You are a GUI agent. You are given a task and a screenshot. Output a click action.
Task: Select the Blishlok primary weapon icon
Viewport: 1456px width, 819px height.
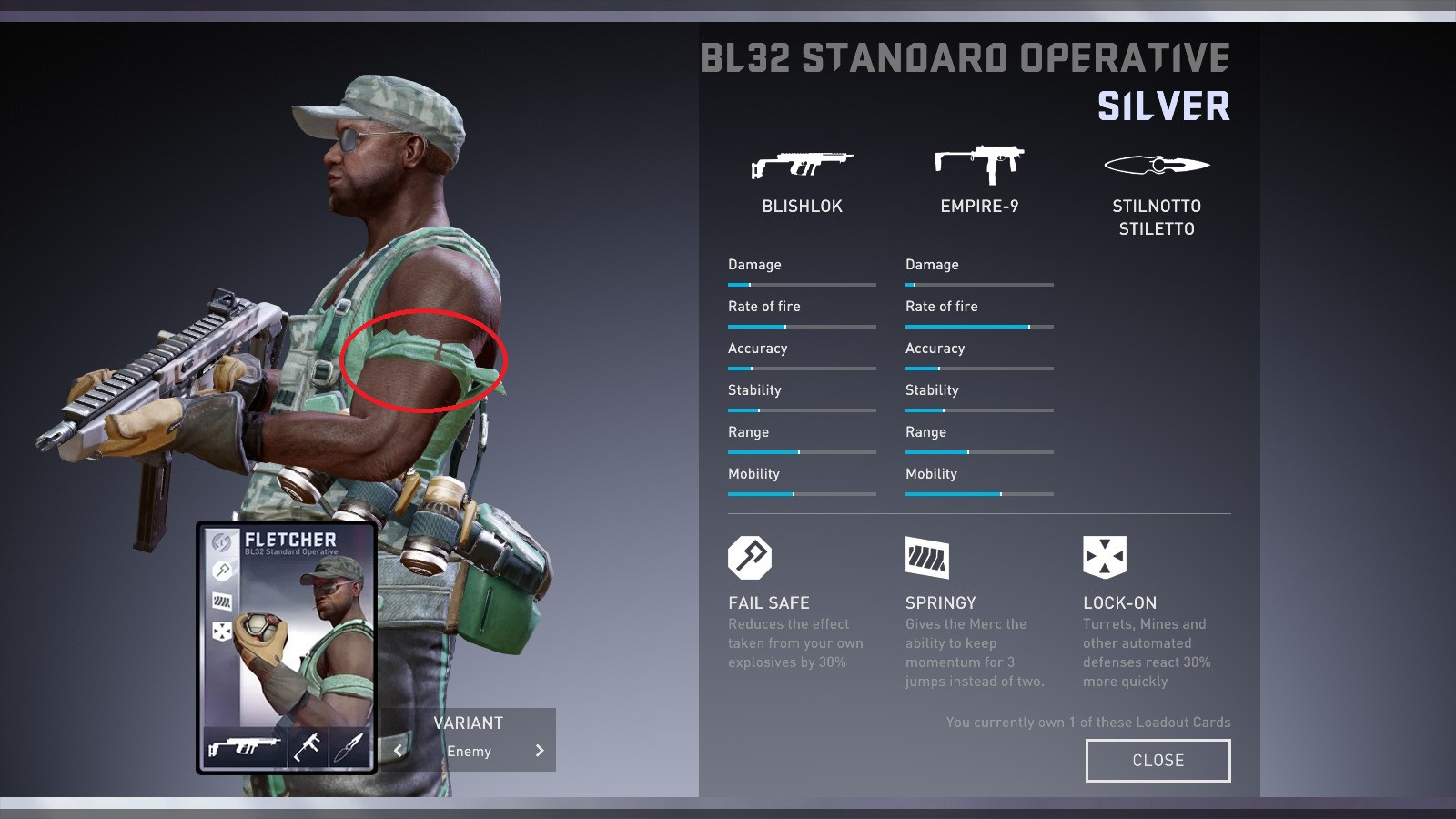coord(802,165)
